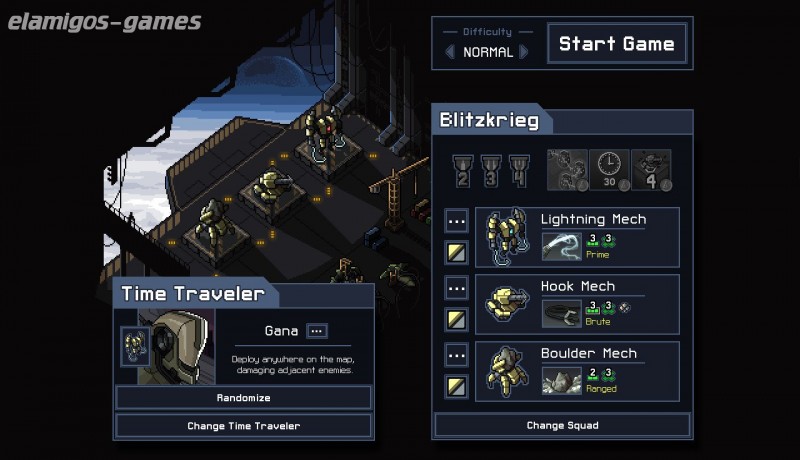Open the ellipsis options for Boulder Mech
Image resolution: width=800 pixels, height=460 pixels.
[x=456, y=355]
